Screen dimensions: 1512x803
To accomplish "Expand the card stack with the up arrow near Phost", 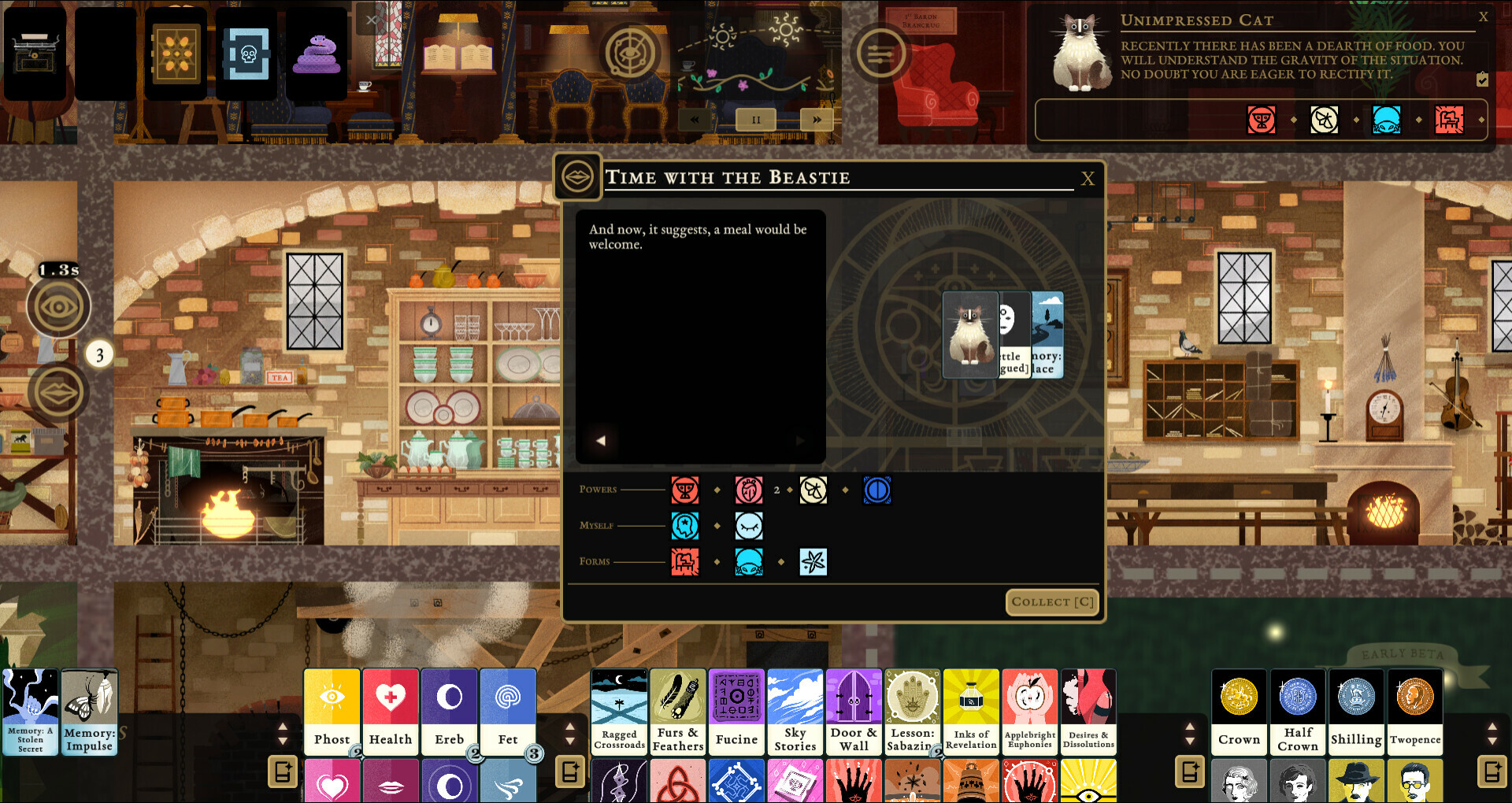I will click(281, 728).
